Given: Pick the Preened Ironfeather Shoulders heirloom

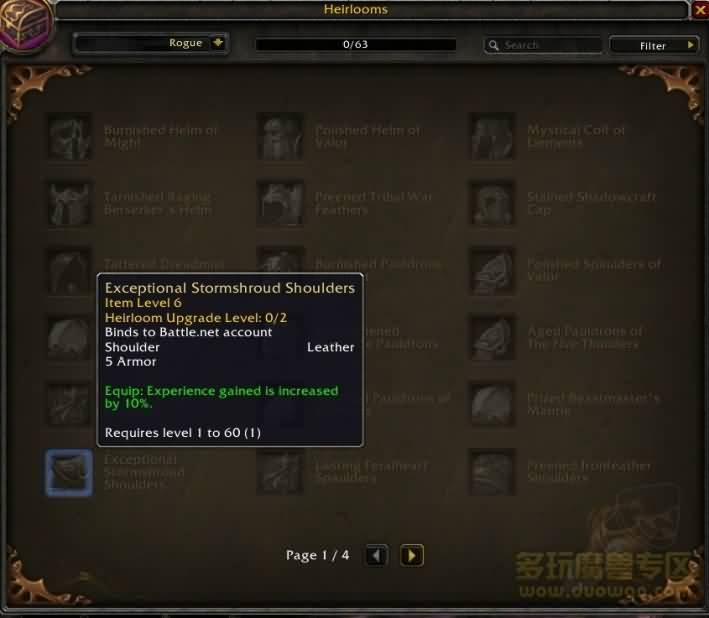Looking at the screenshot, I should pos(493,472).
